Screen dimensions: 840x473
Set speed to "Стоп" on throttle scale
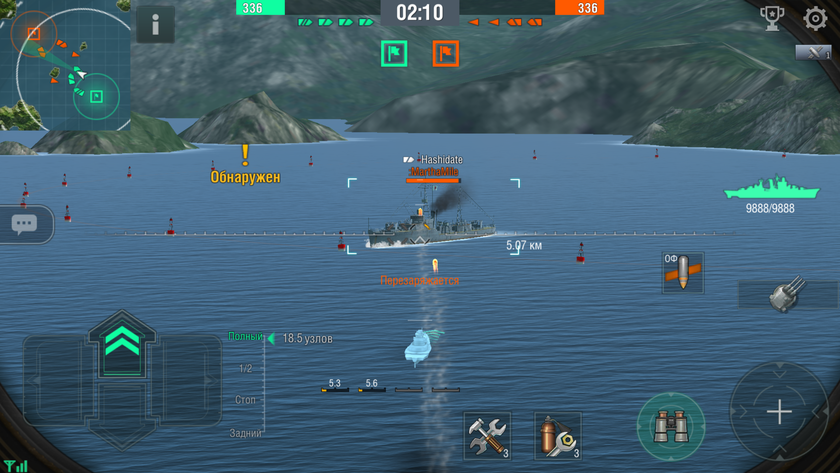[245, 400]
